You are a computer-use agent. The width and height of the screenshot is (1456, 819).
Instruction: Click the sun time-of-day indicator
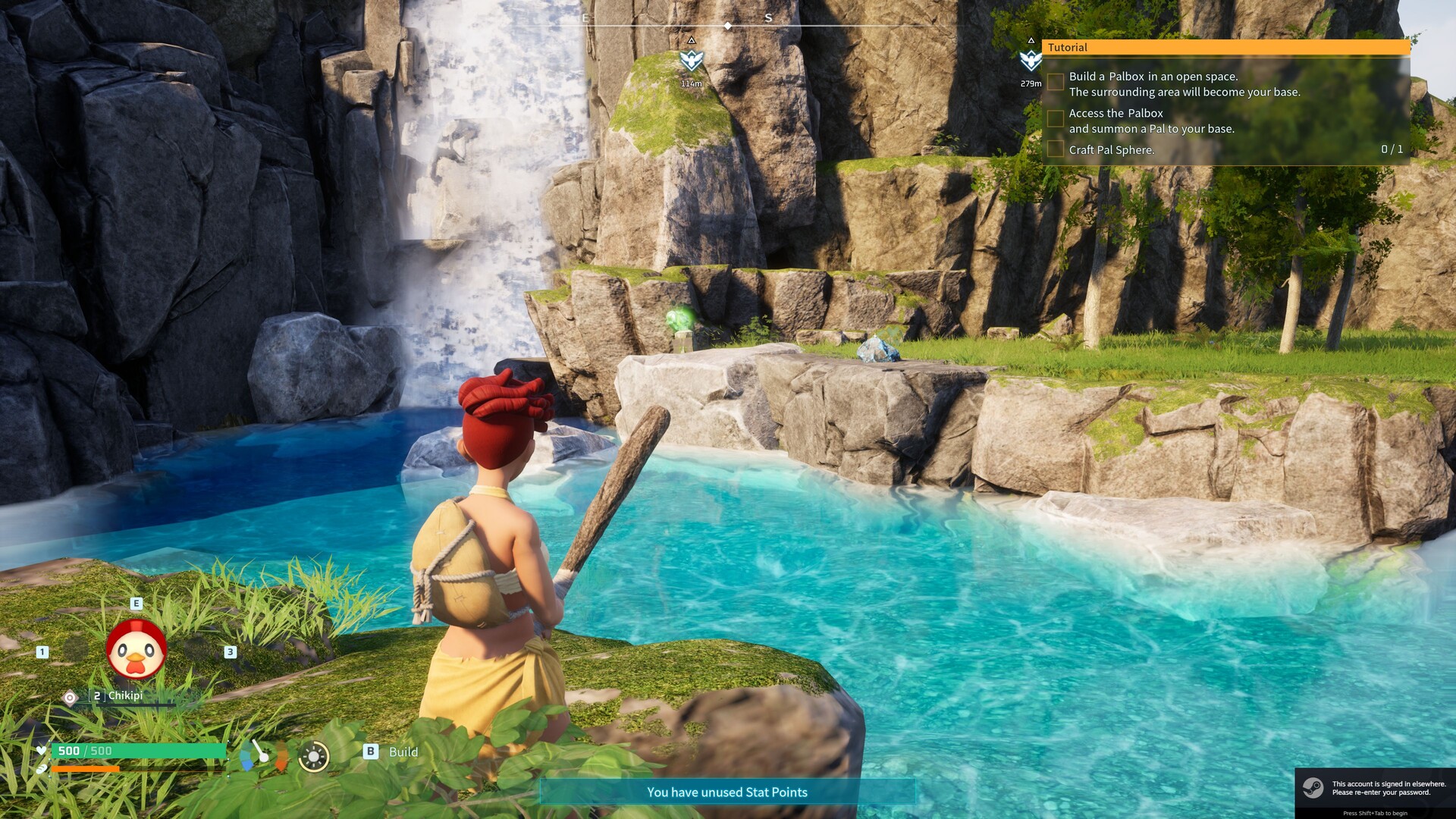point(313,756)
